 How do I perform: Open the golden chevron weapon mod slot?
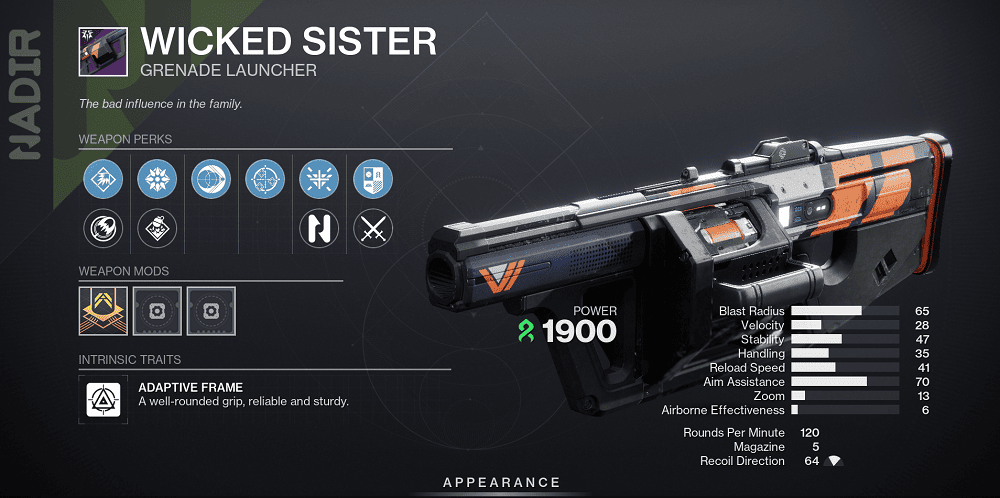pyautogui.click(x=103, y=311)
